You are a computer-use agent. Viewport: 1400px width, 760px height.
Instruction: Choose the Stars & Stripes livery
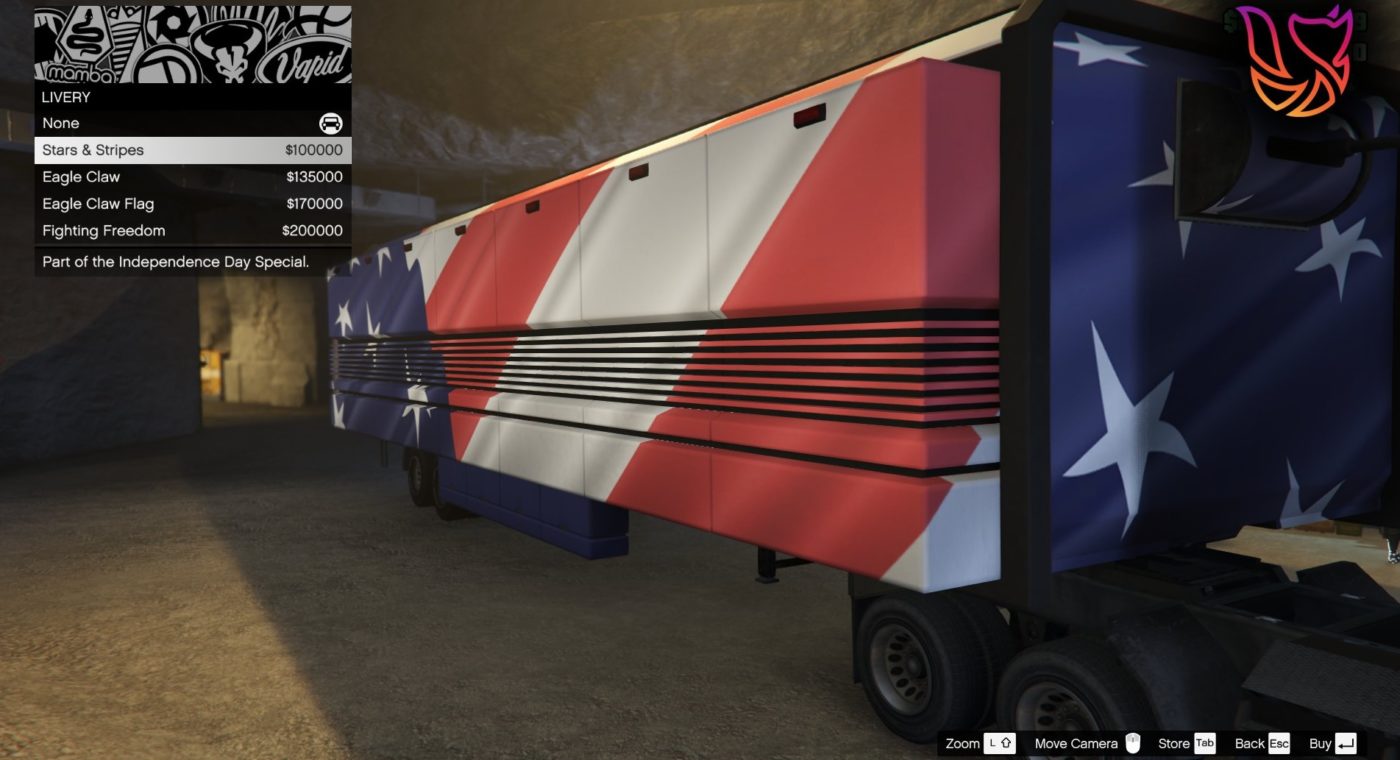click(x=192, y=150)
